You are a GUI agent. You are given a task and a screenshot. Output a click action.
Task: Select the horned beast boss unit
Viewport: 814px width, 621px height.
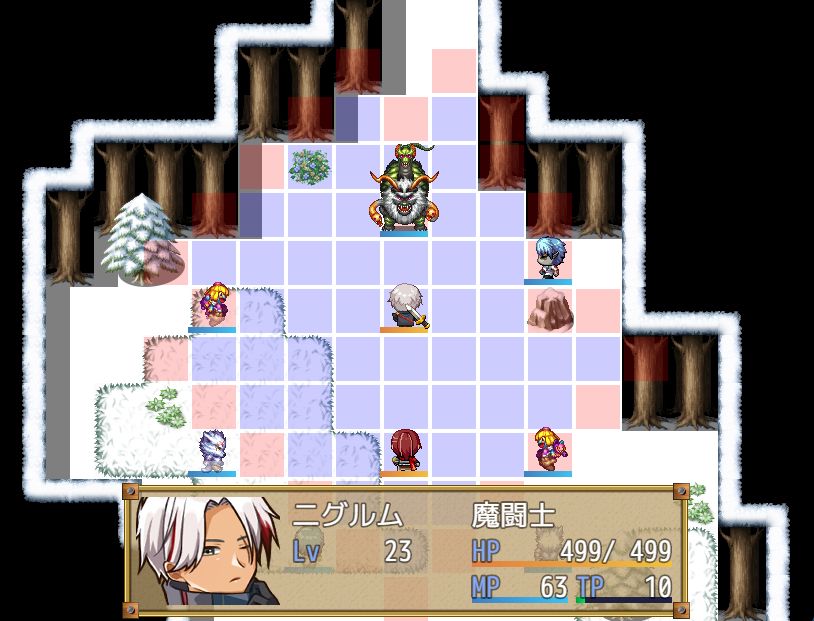click(x=405, y=190)
